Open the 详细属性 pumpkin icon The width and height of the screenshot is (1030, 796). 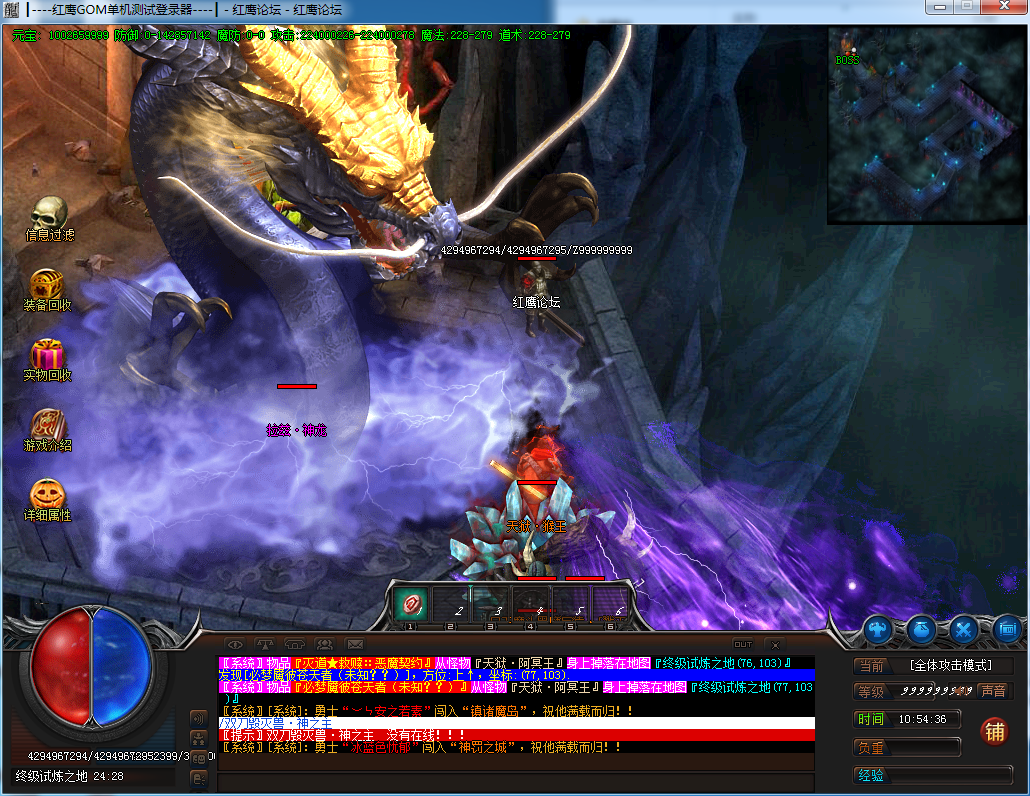[47, 494]
